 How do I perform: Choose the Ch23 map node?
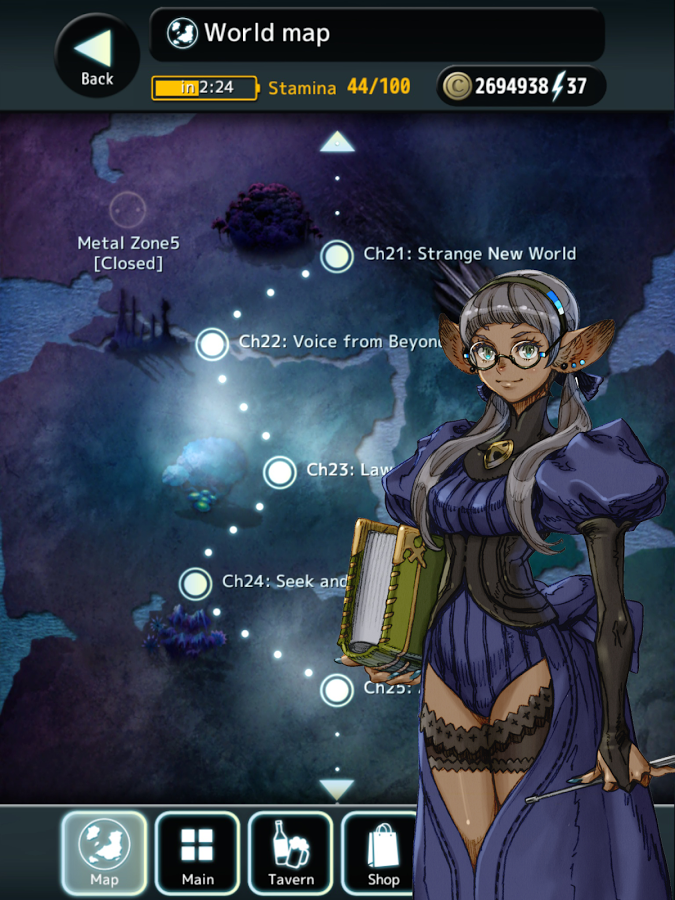point(280,472)
